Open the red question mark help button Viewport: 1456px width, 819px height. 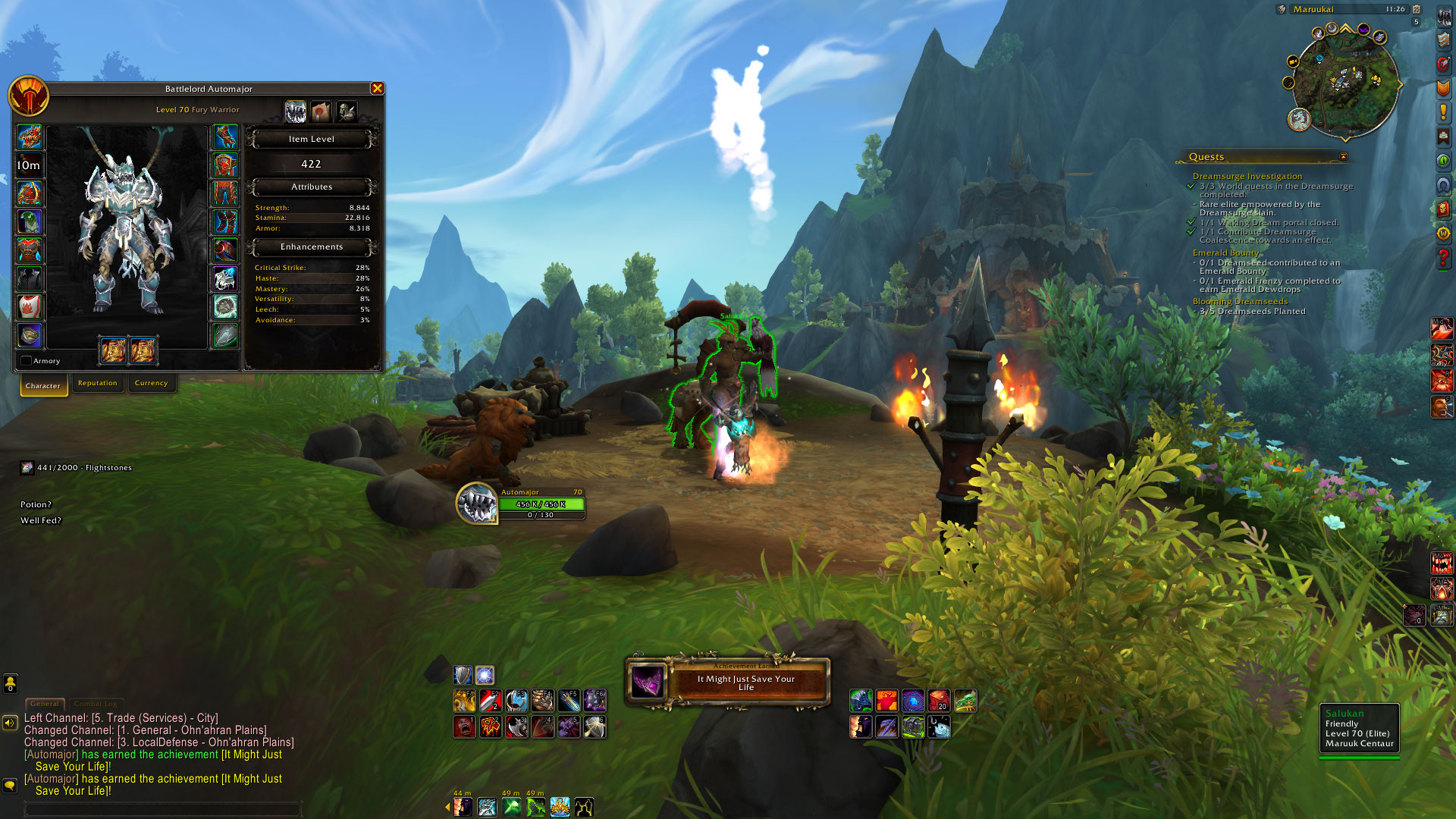[1443, 258]
